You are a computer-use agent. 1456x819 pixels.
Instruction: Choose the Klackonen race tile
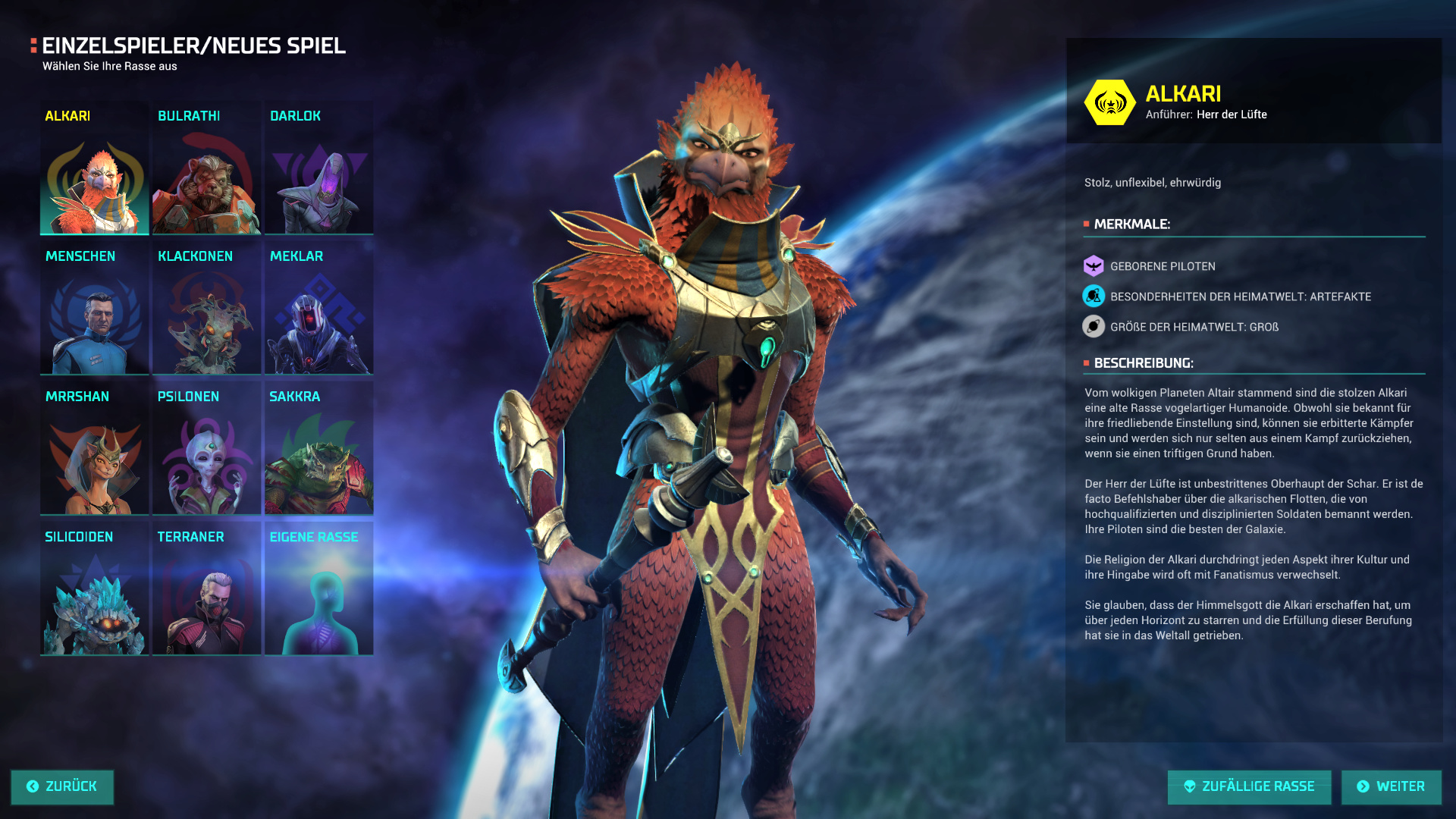206,309
